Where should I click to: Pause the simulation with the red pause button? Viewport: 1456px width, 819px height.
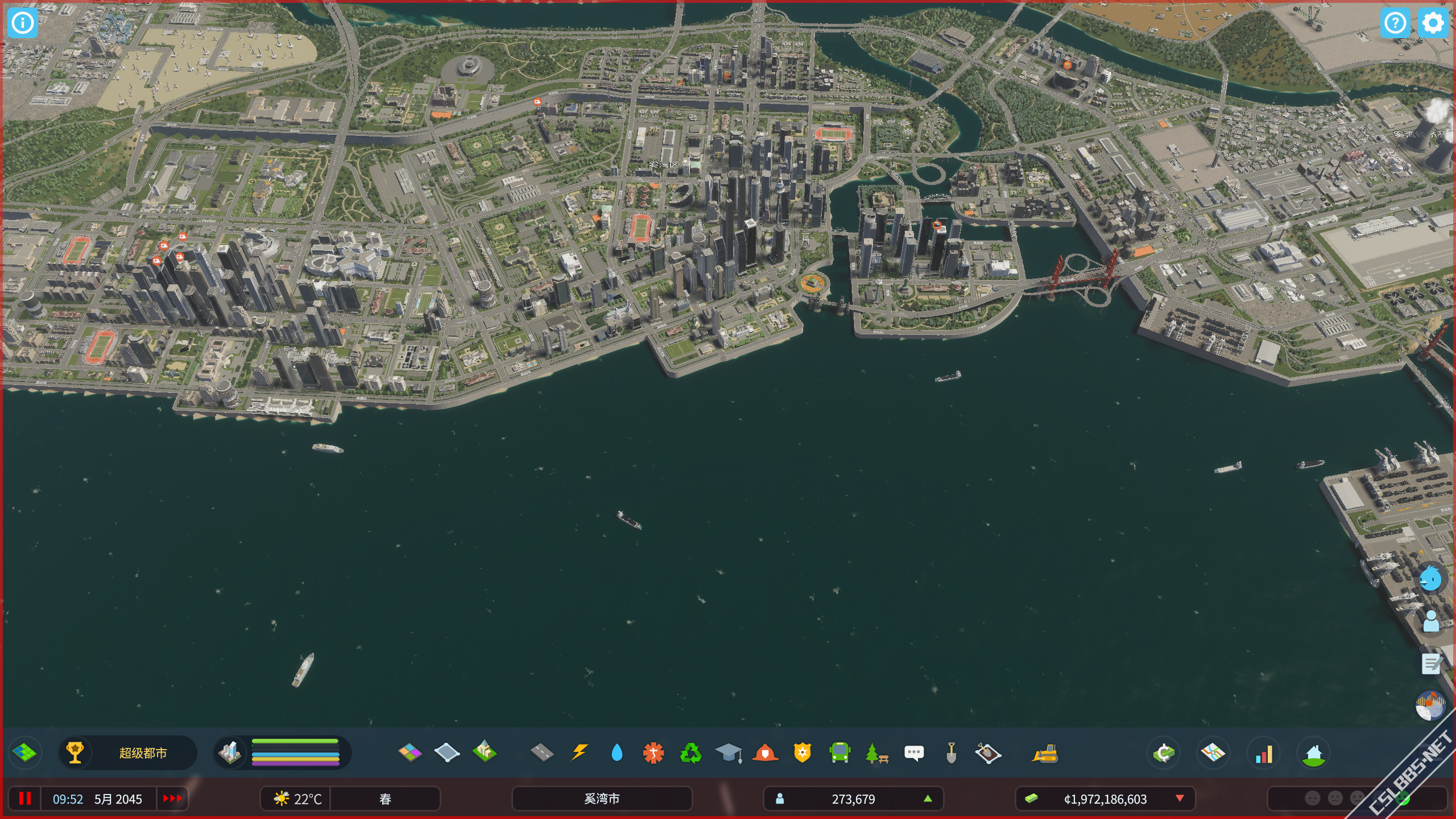tap(24, 799)
